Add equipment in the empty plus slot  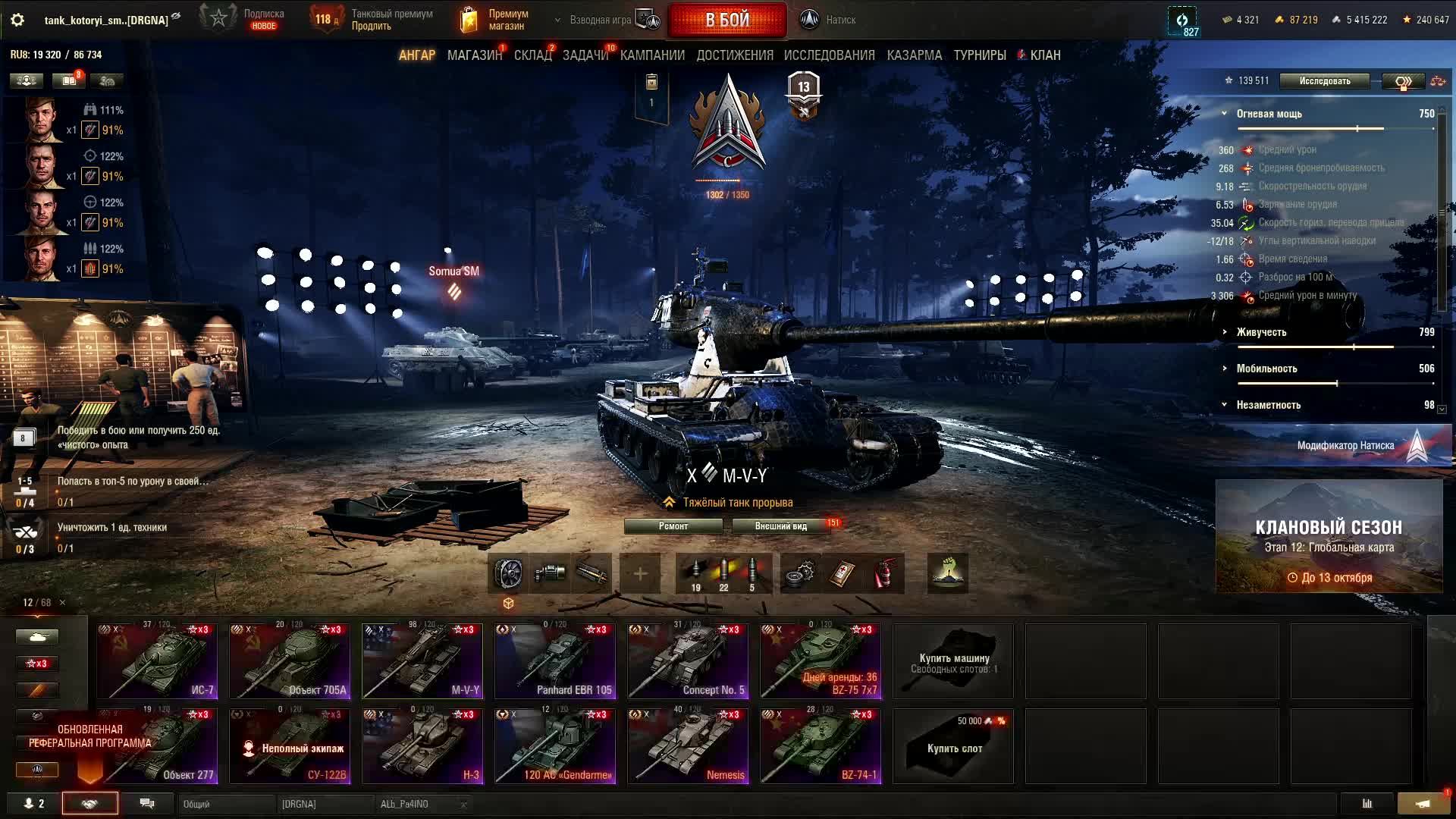(640, 574)
